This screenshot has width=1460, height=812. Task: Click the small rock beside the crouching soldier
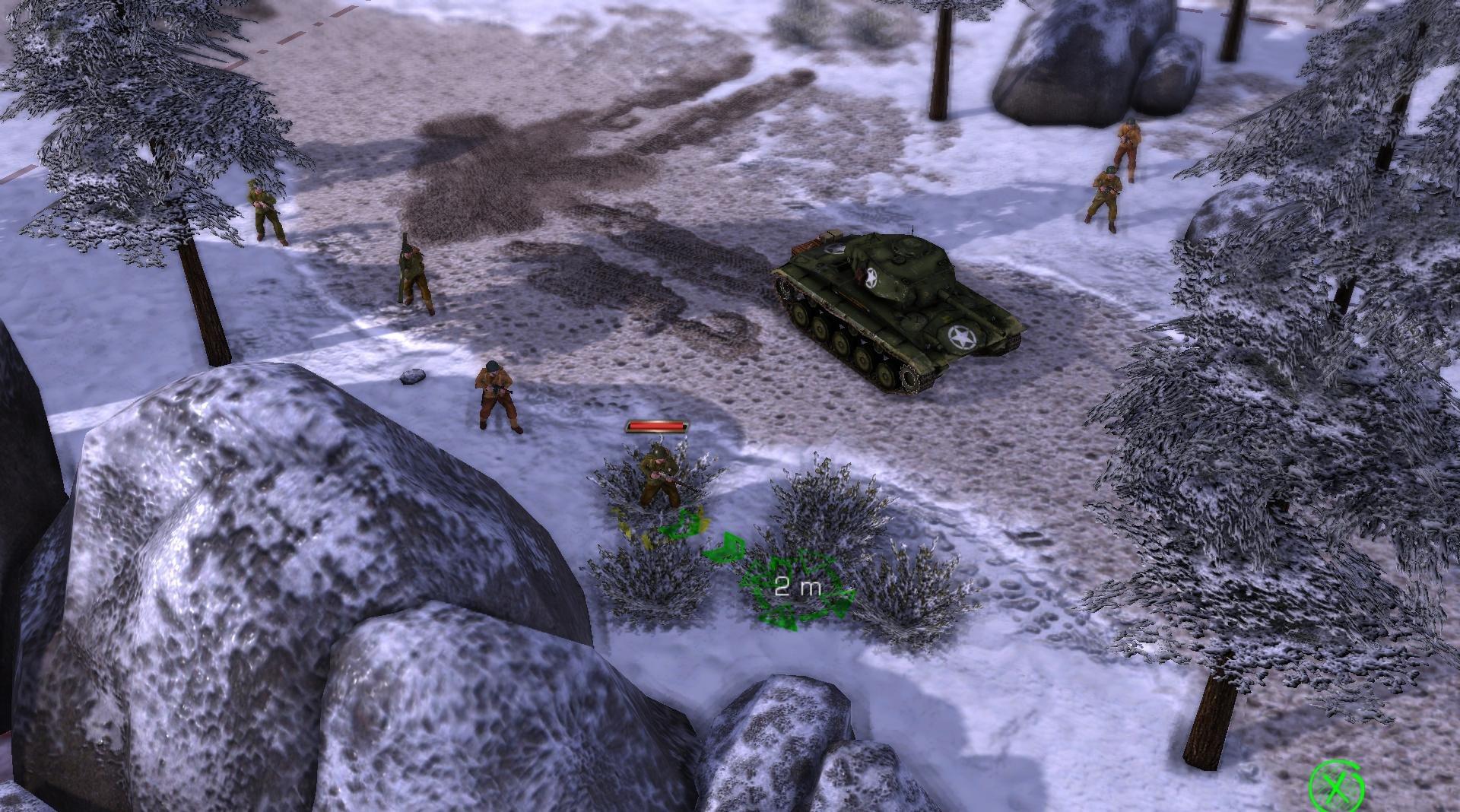[411, 374]
